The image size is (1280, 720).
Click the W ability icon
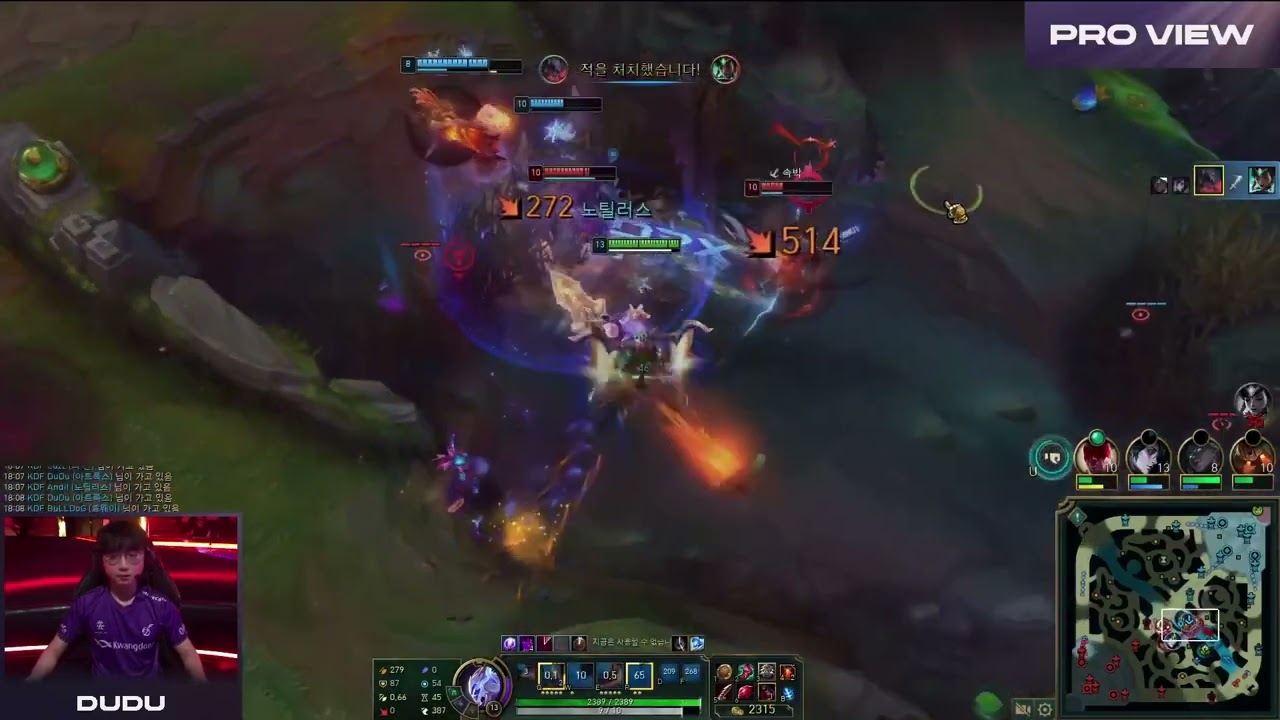click(581, 677)
